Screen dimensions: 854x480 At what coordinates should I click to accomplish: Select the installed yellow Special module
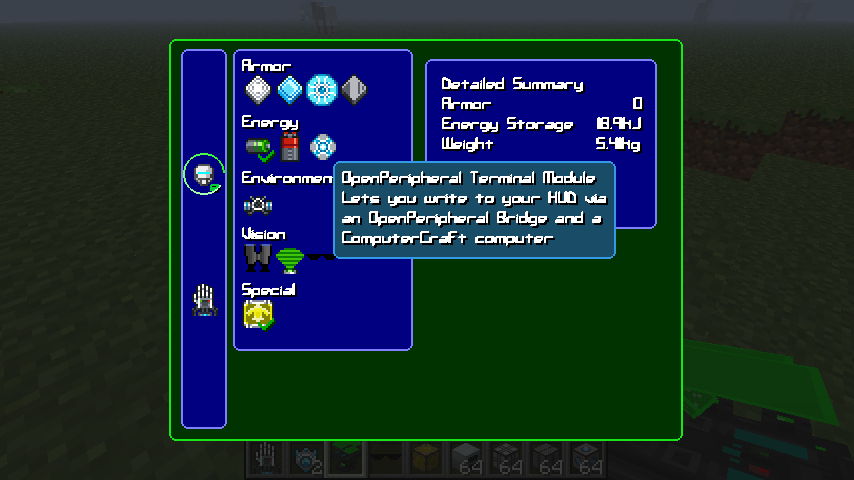tap(258, 316)
